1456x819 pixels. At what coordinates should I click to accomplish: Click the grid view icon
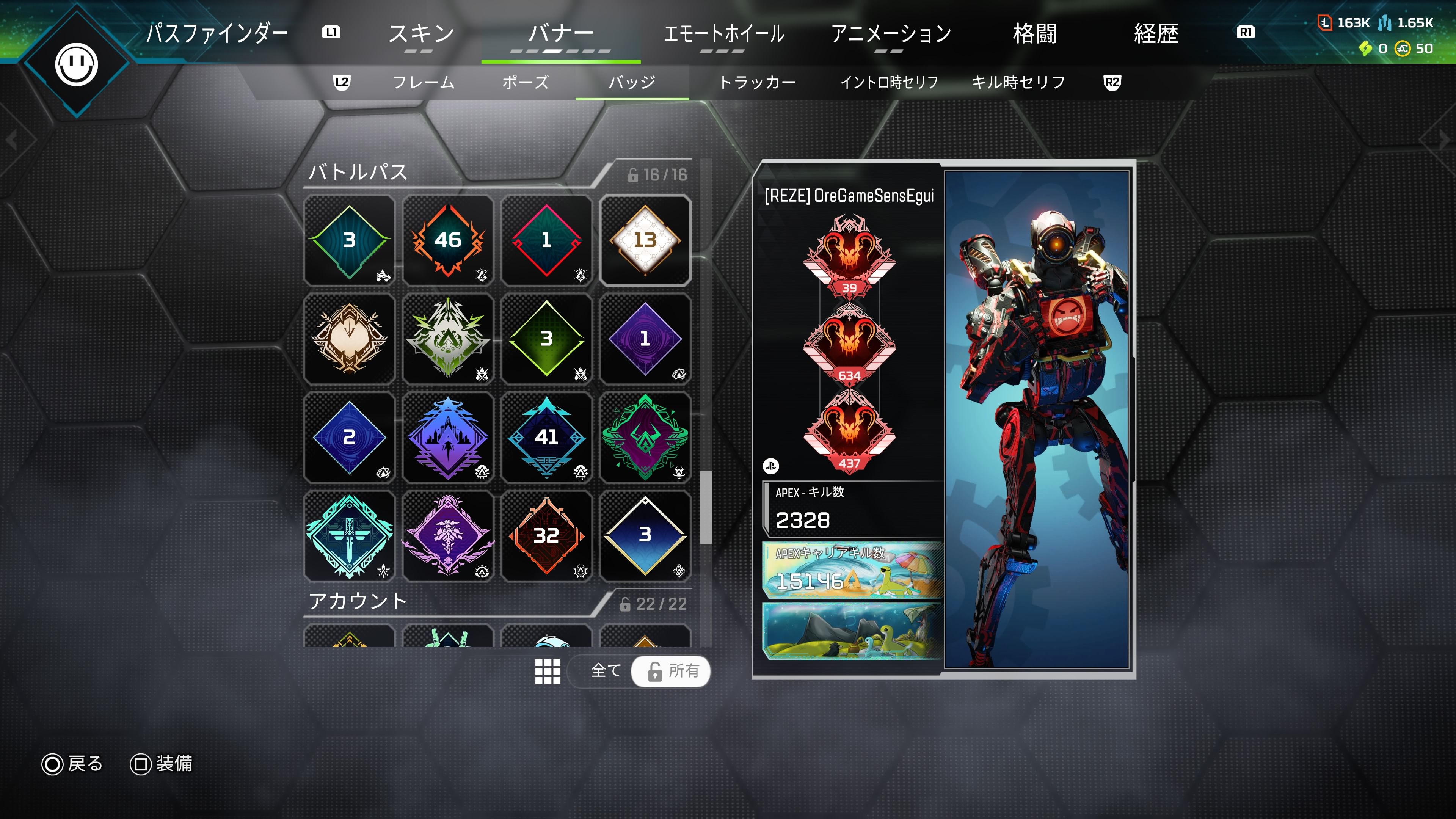point(548,671)
